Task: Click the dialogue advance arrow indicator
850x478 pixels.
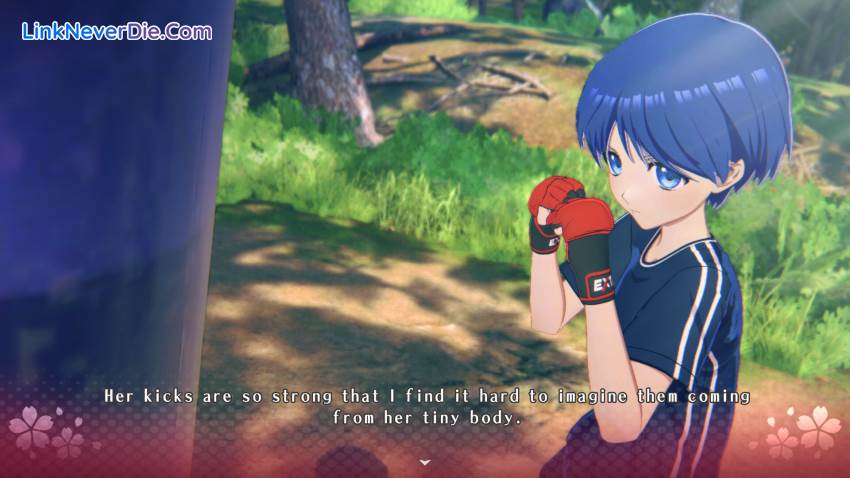Action: coord(425,462)
